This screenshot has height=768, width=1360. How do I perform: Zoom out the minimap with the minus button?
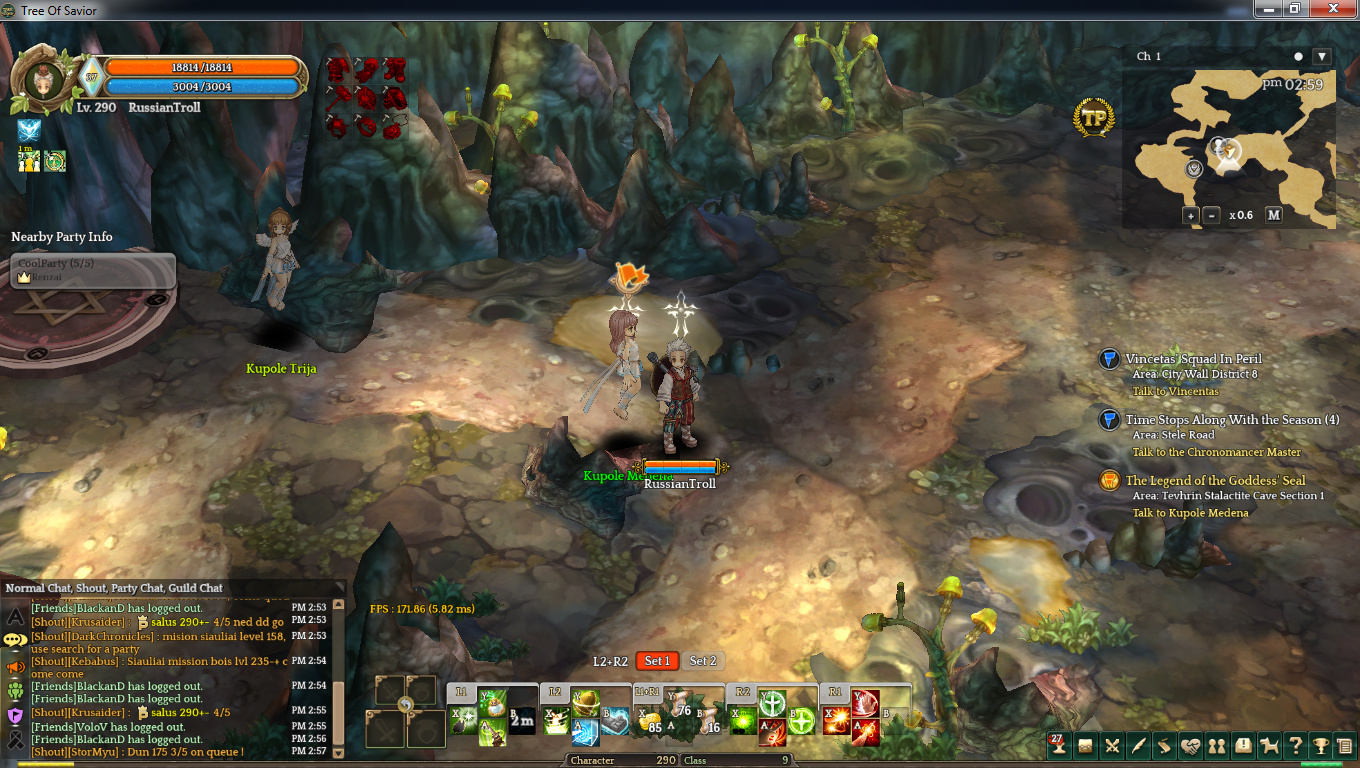(x=1211, y=215)
